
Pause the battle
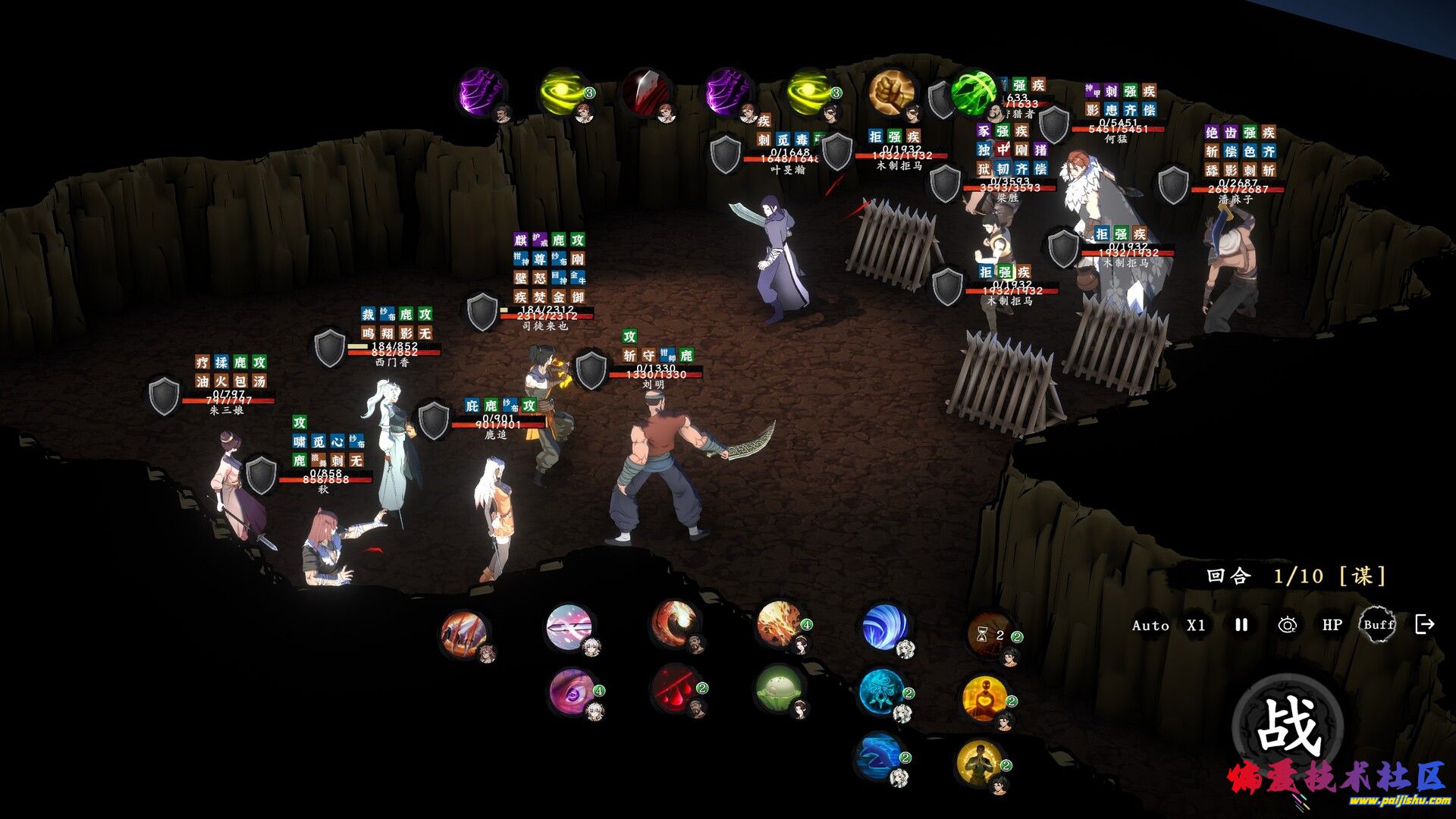pos(1241,625)
